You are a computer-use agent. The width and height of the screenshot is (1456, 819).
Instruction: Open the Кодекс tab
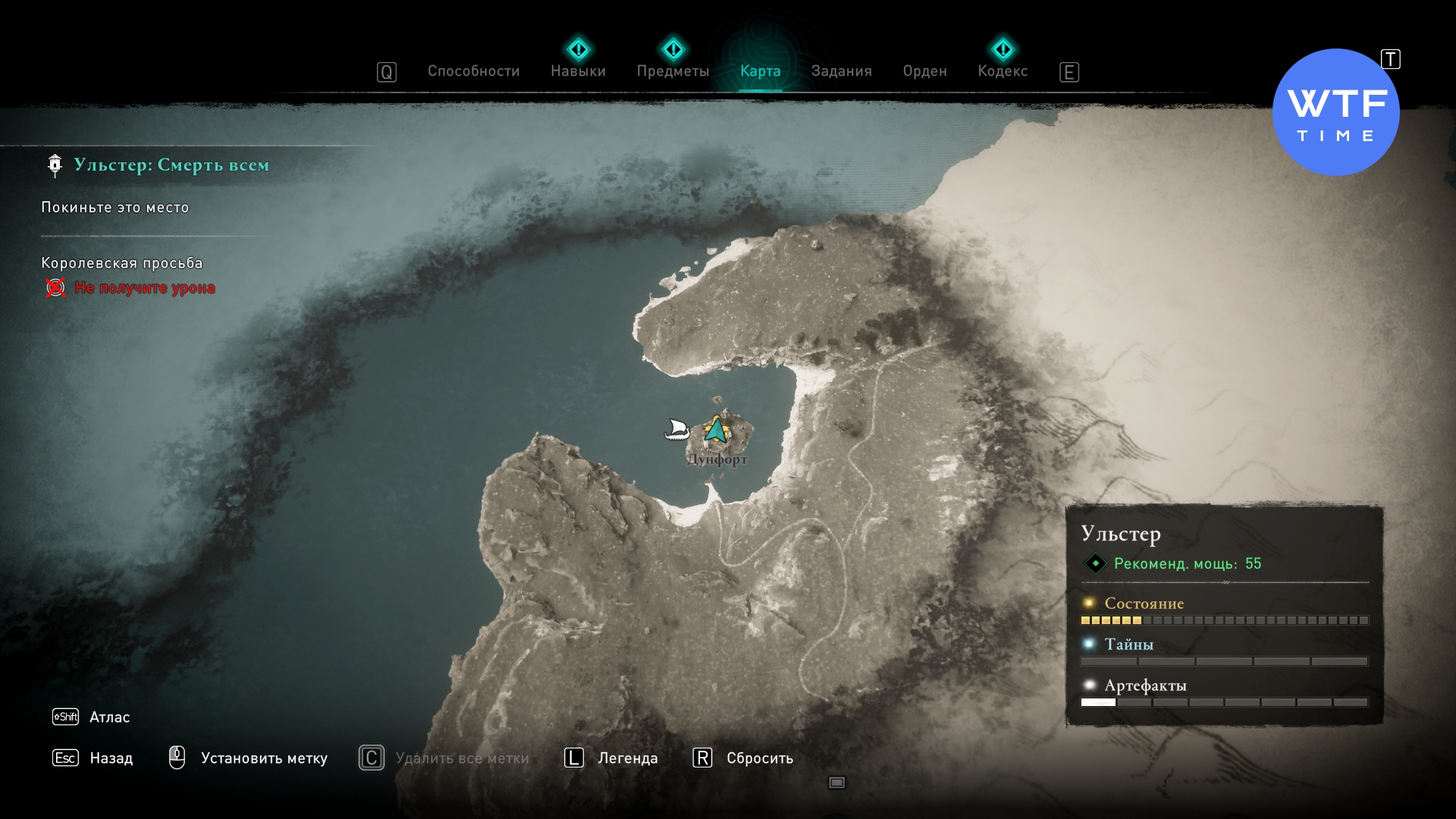point(1003,71)
